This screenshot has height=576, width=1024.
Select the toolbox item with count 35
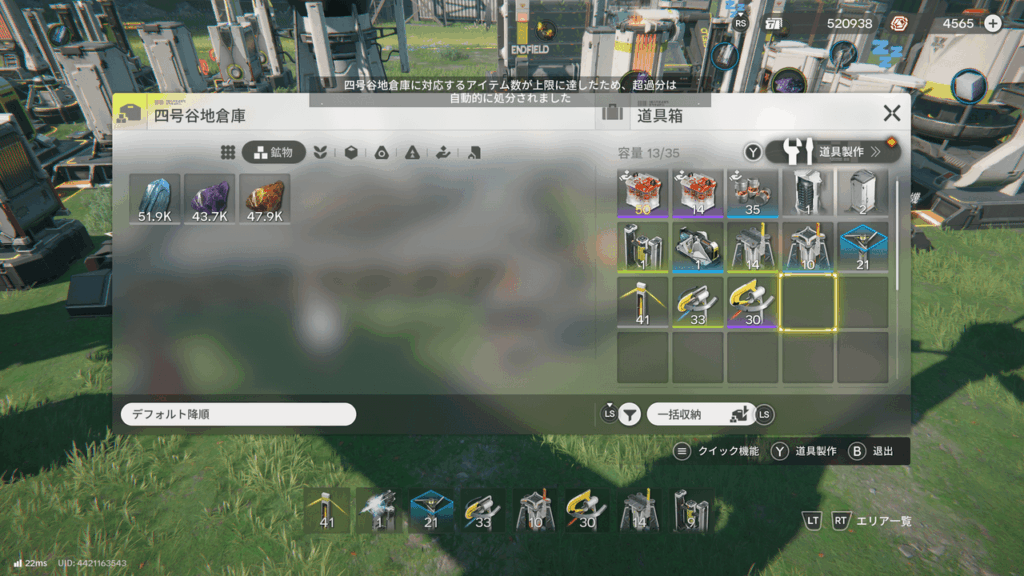[x=752, y=192]
